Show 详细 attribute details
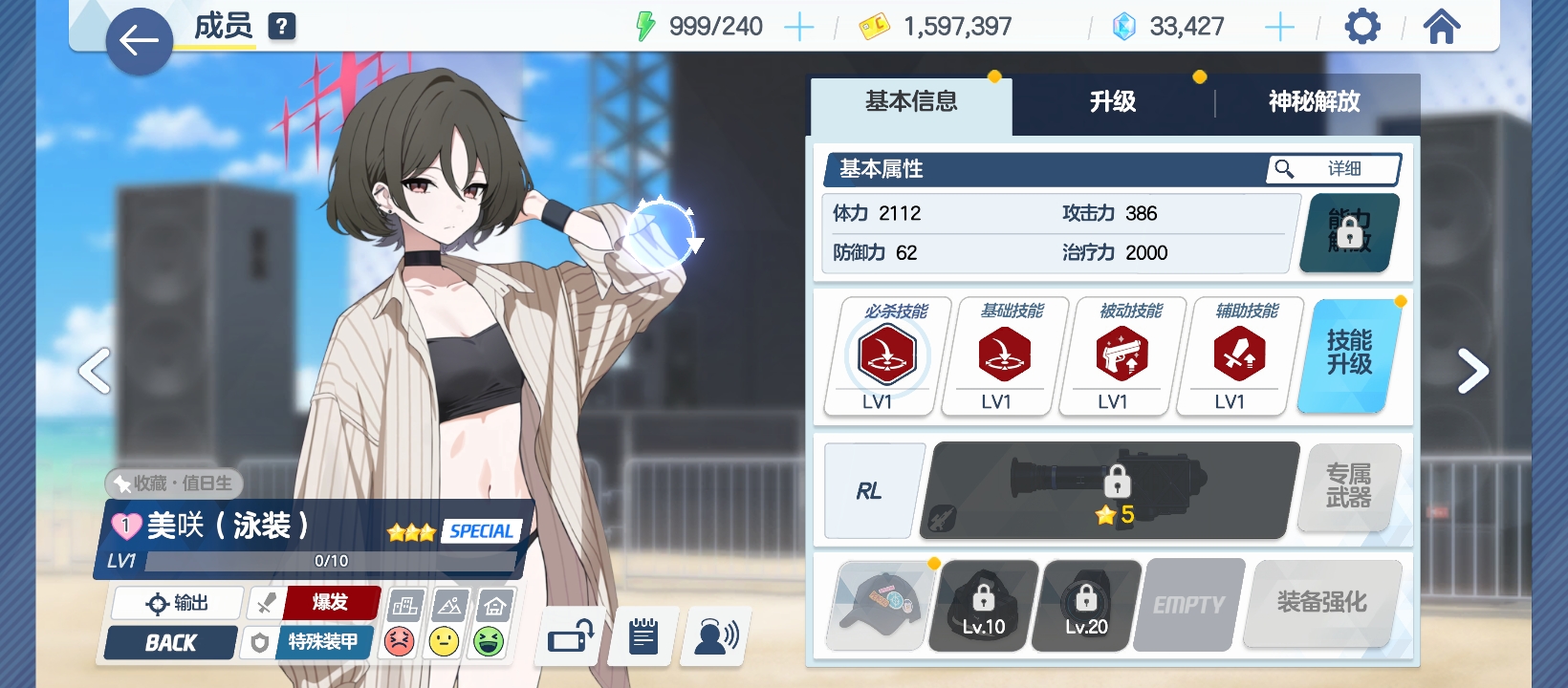The width and height of the screenshot is (1568, 688). [1335, 169]
